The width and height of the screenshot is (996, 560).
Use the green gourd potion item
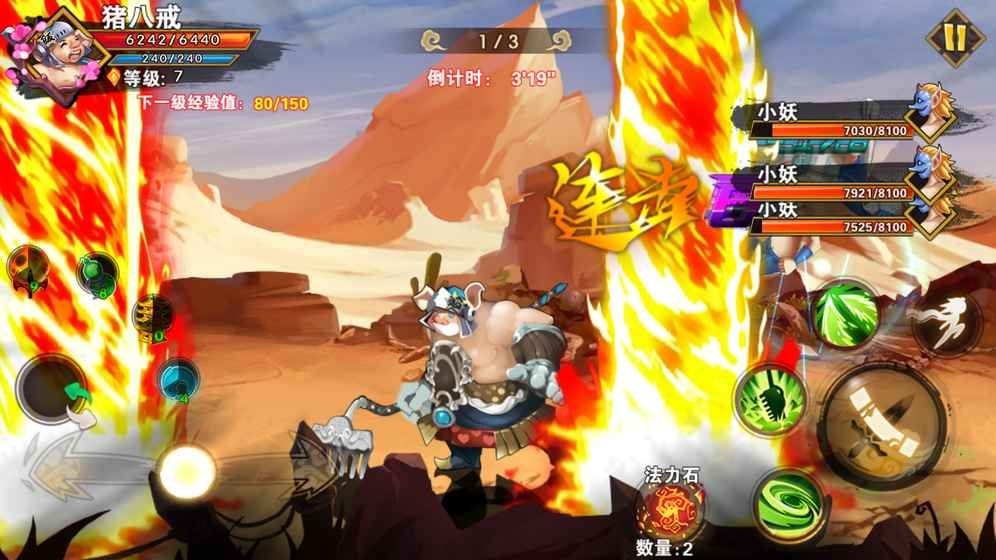[x=98, y=273]
